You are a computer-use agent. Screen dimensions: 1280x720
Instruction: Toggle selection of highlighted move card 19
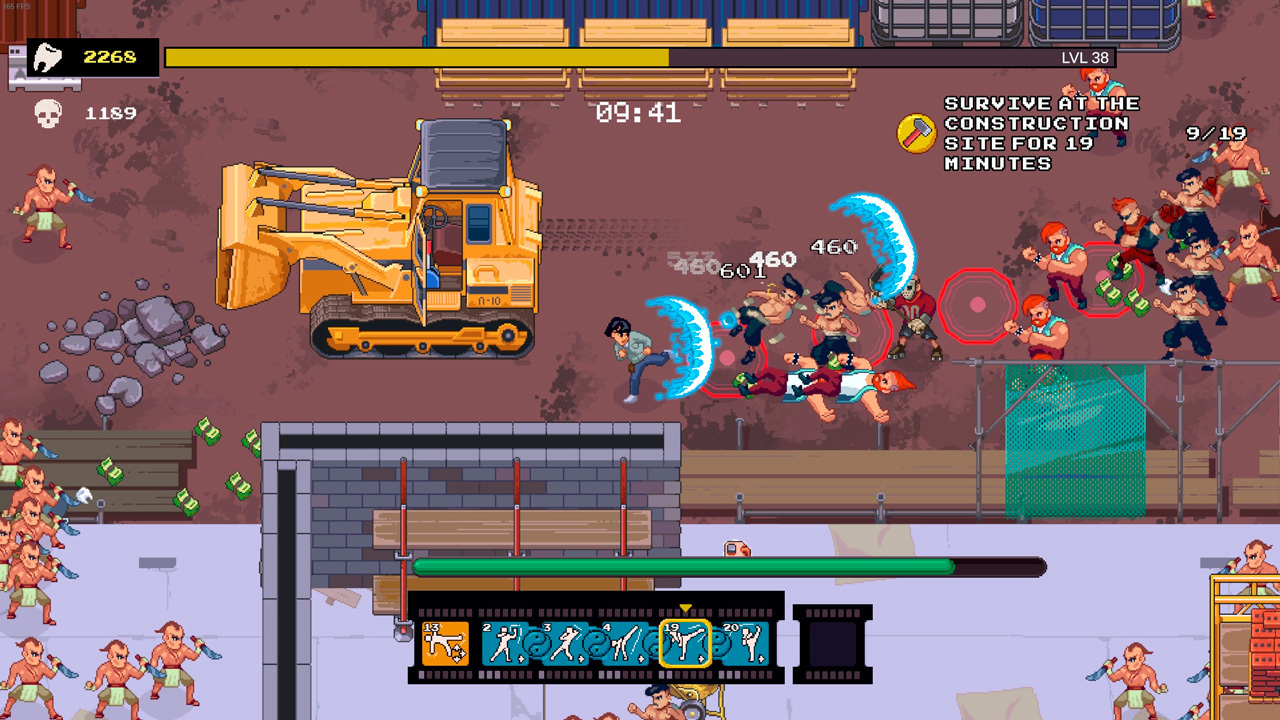tap(686, 642)
